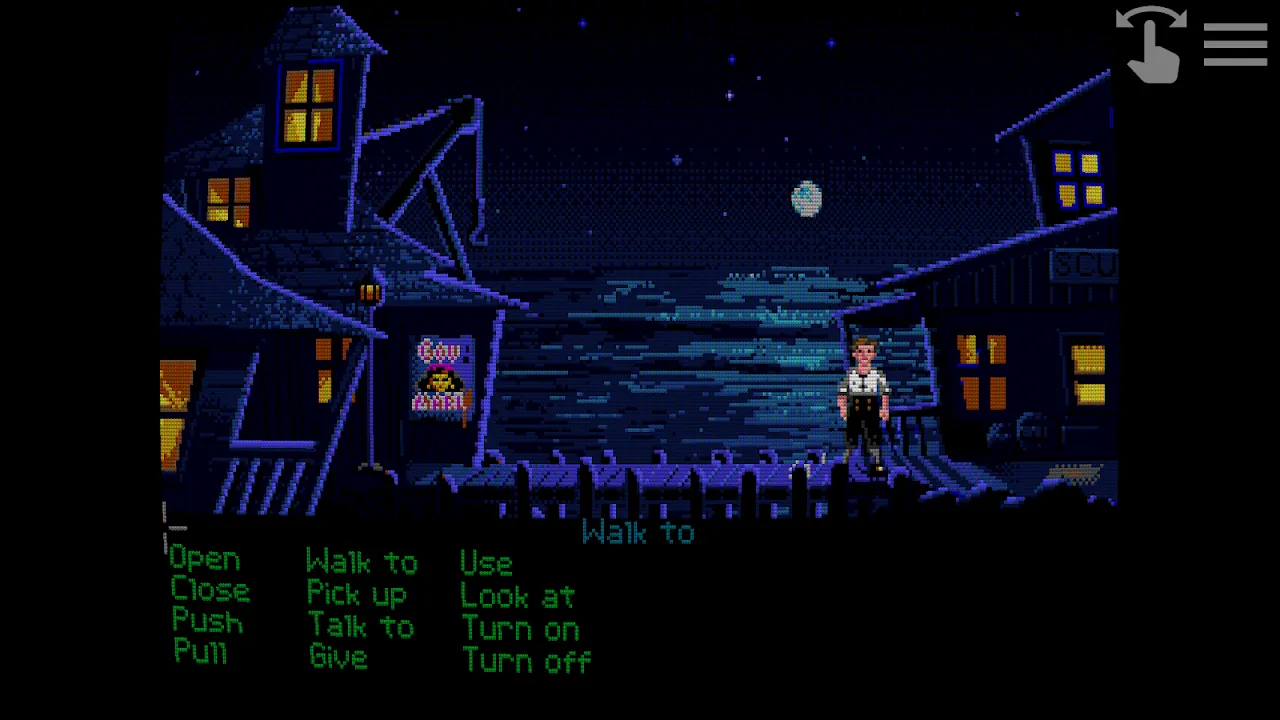The image size is (1280, 720).
Task: Tap the touch control mode icon
Action: coord(1150,45)
